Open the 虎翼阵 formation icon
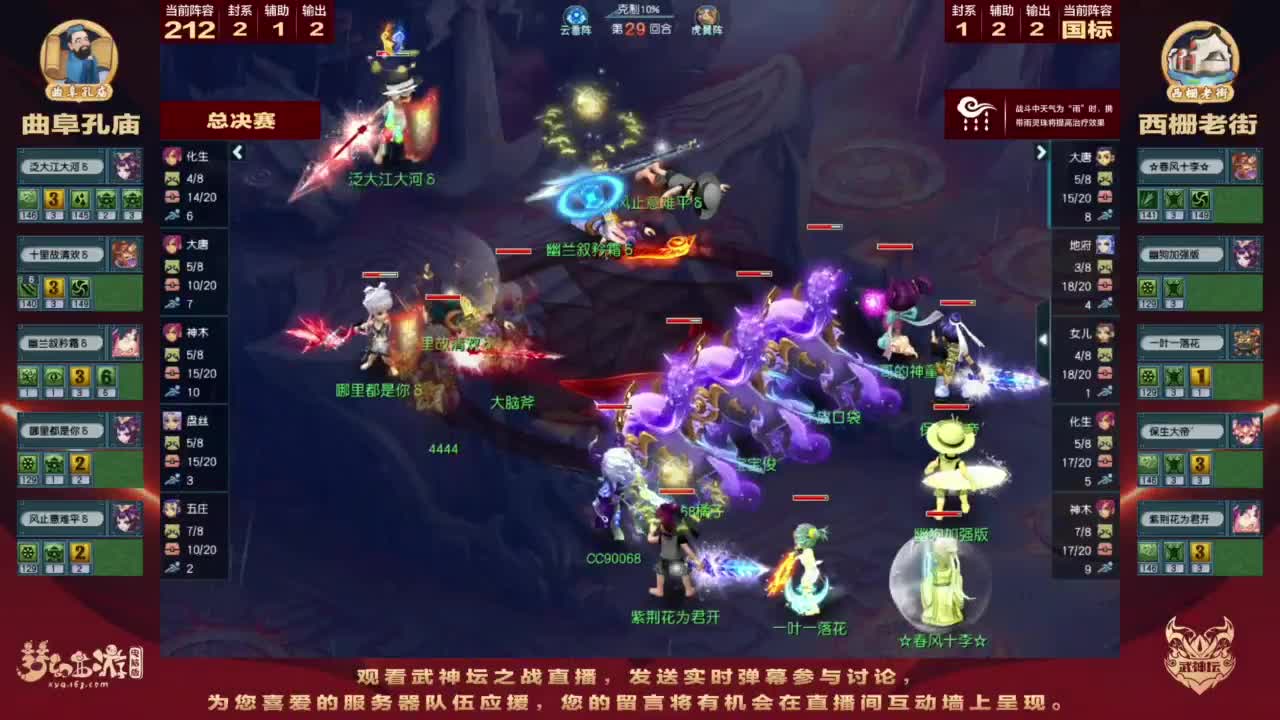The image size is (1280, 720). [x=705, y=17]
